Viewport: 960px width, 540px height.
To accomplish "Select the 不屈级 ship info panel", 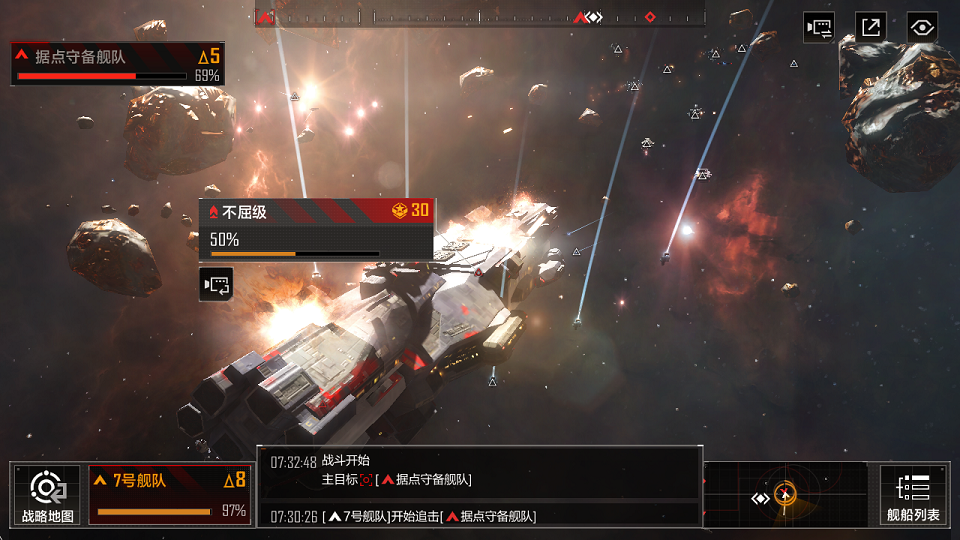I will (316, 228).
